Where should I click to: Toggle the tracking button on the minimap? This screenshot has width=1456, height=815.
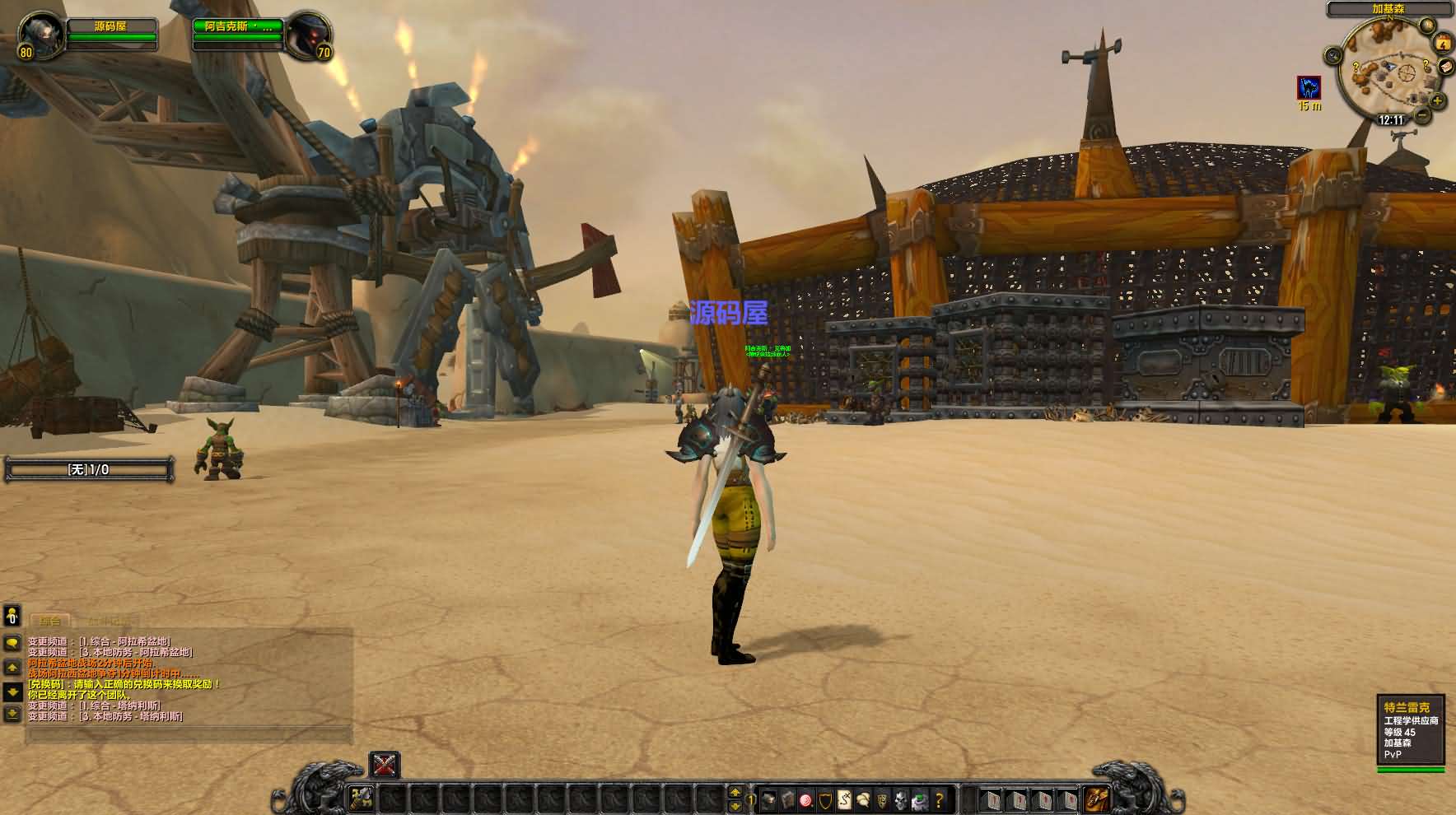point(1333,55)
